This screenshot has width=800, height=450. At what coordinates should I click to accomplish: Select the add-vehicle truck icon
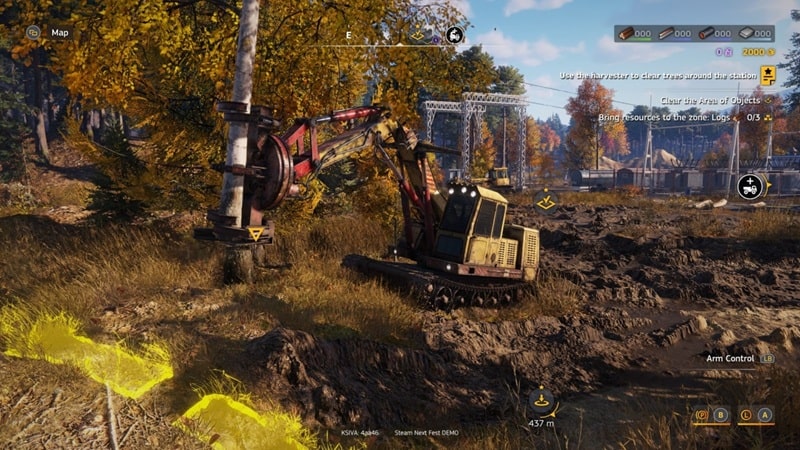(x=750, y=186)
